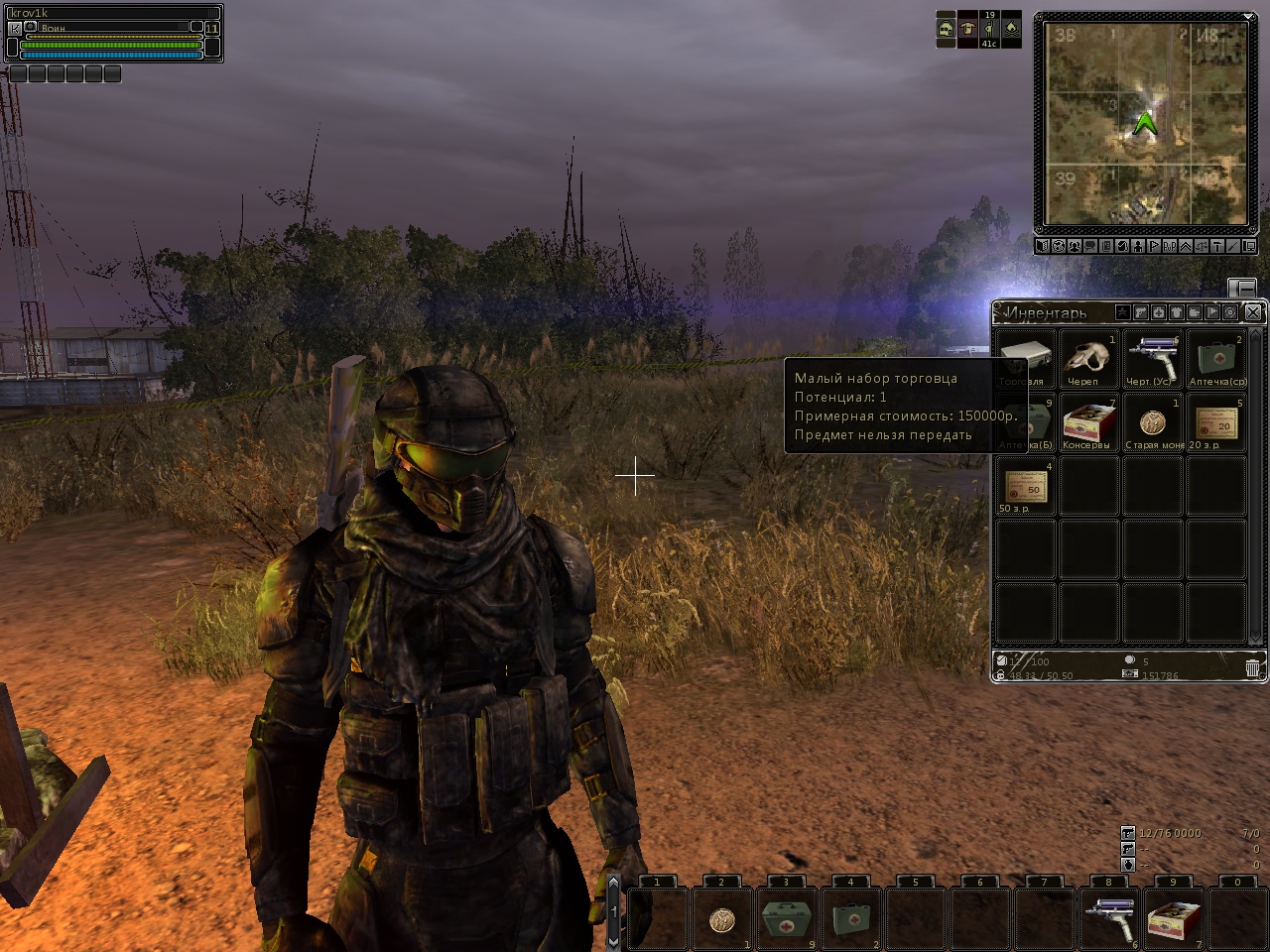The height and width of the screenshot is (952, 1270).
Task: Use the blueprint gun in hotbar slot 8
Action: [x=1108, y=918]
